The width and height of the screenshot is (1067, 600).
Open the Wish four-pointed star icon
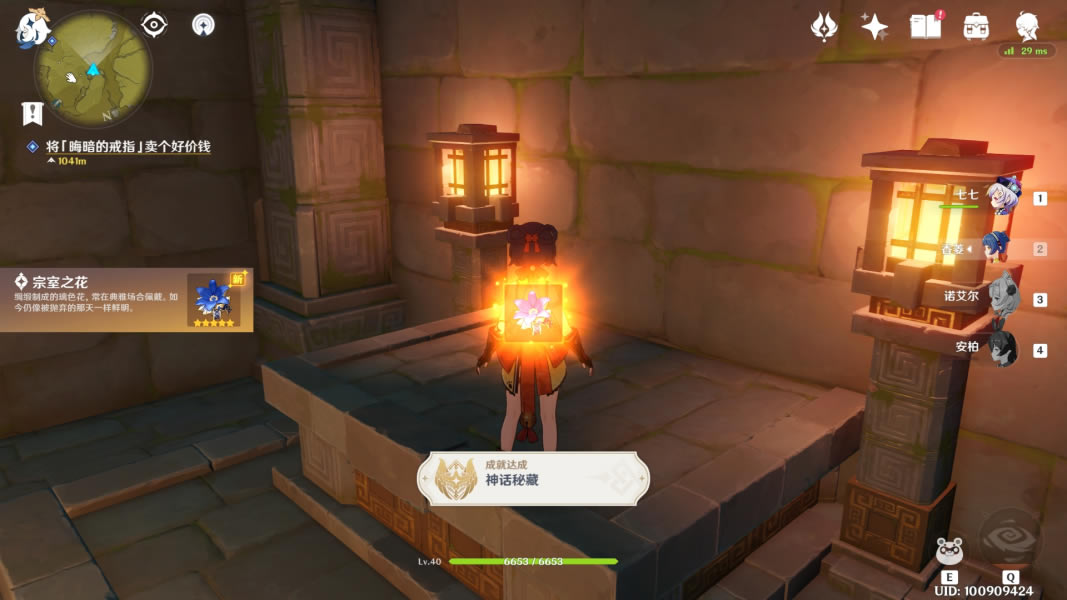click(x=875, y=27)
